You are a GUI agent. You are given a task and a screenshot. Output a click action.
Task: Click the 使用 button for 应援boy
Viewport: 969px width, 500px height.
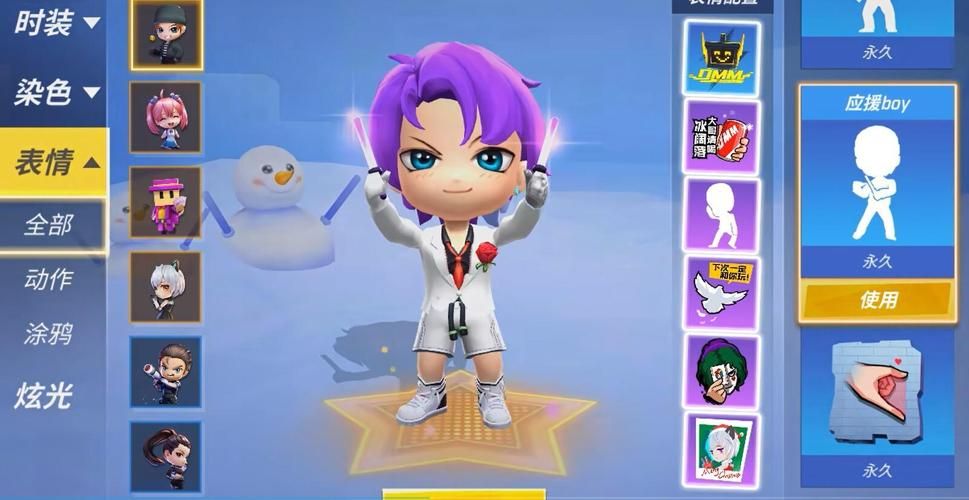877,299
